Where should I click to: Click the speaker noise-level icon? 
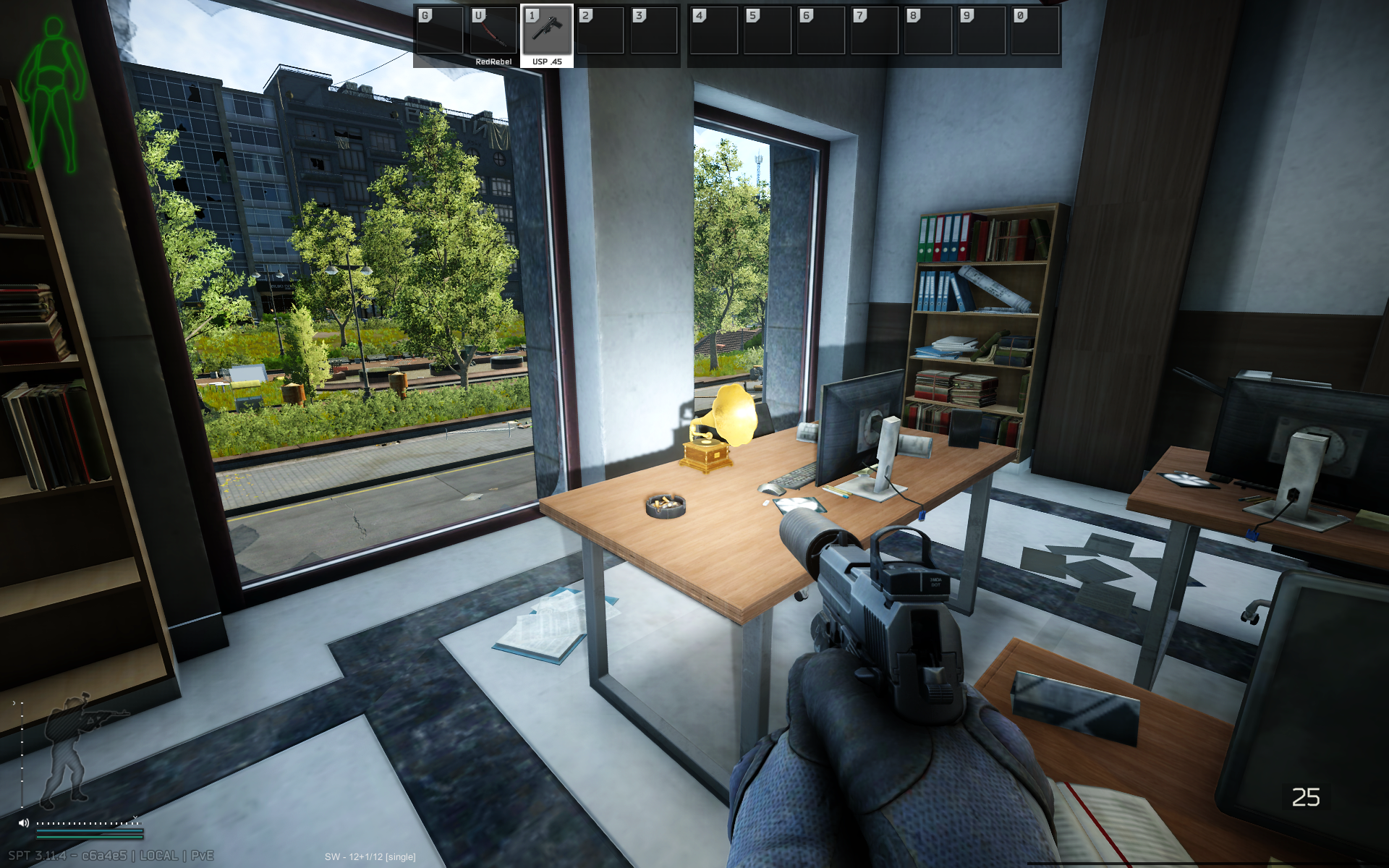(x=24, y=822)
